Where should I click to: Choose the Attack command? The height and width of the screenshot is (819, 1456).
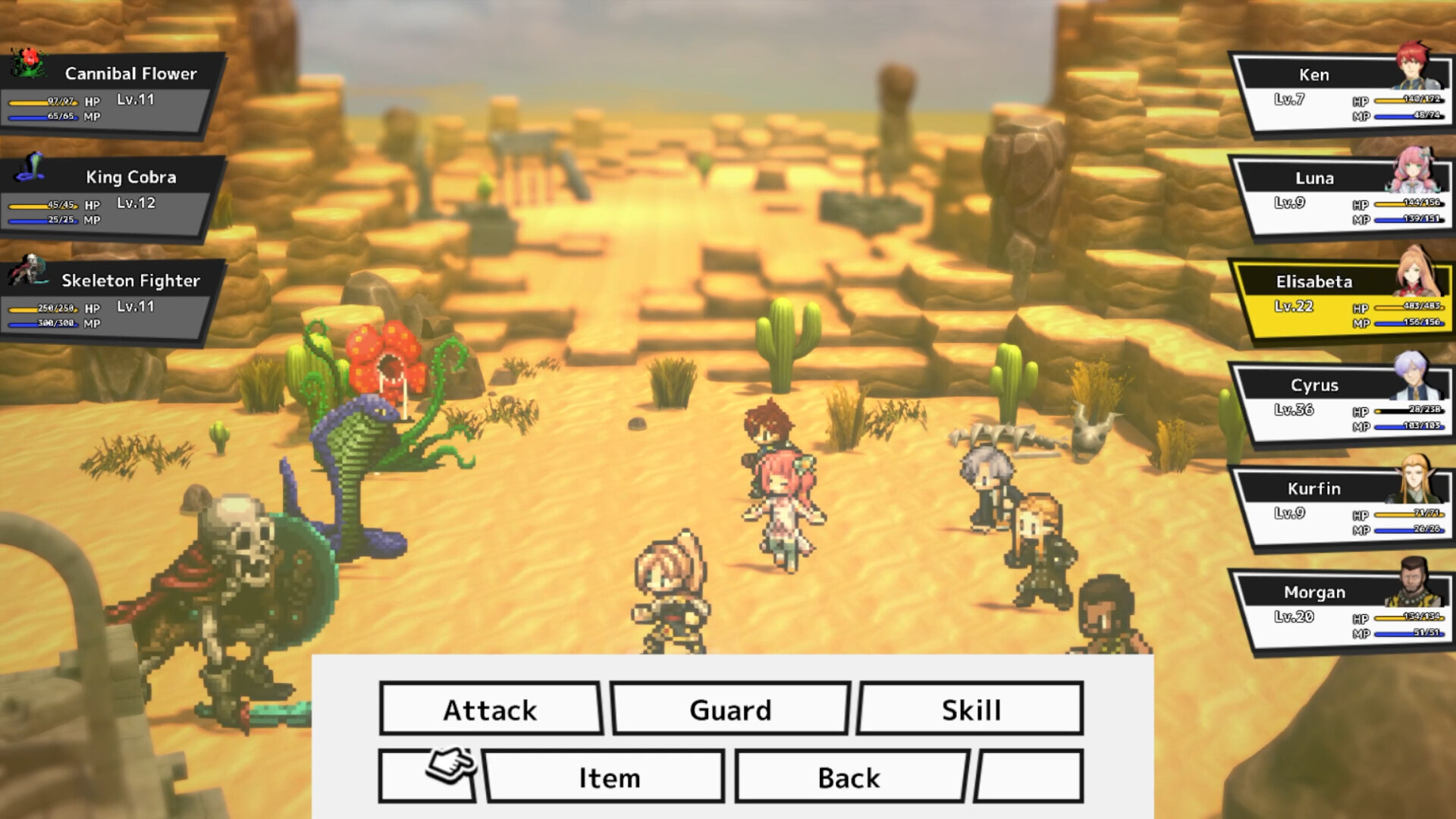pyautogui.click(x=490, y=710)
